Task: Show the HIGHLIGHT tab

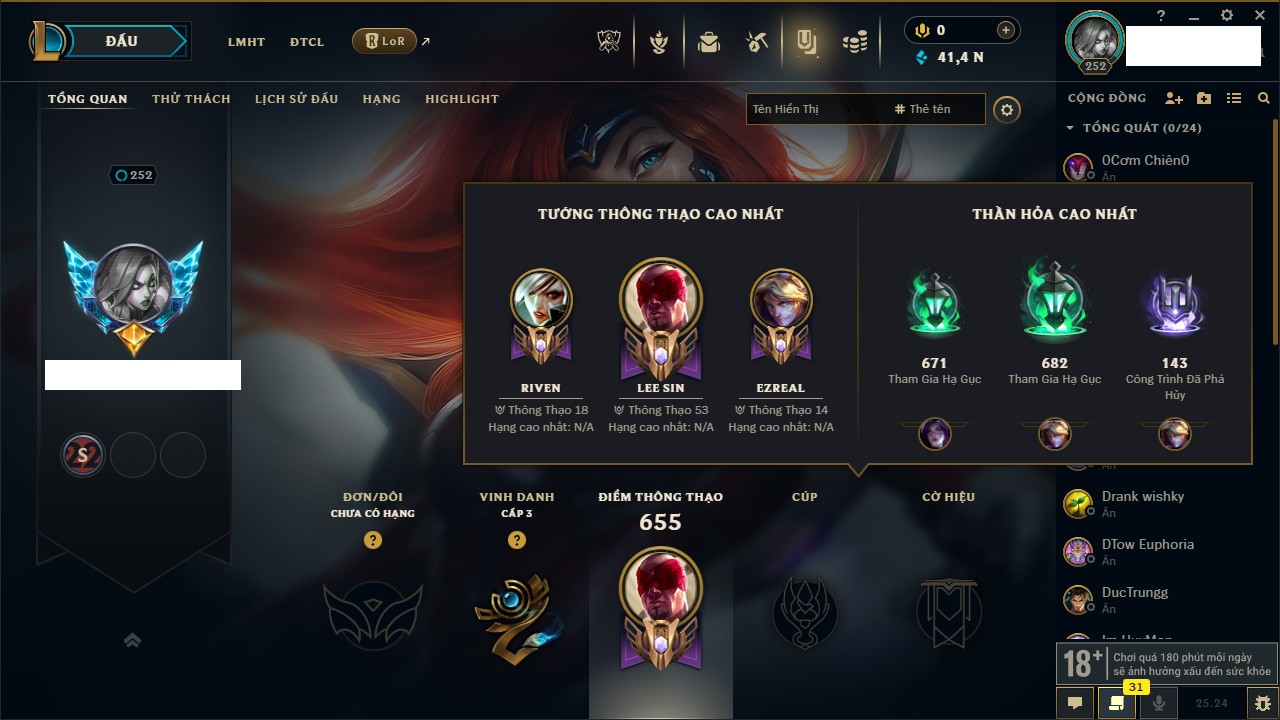Action: tap(462, 99)
